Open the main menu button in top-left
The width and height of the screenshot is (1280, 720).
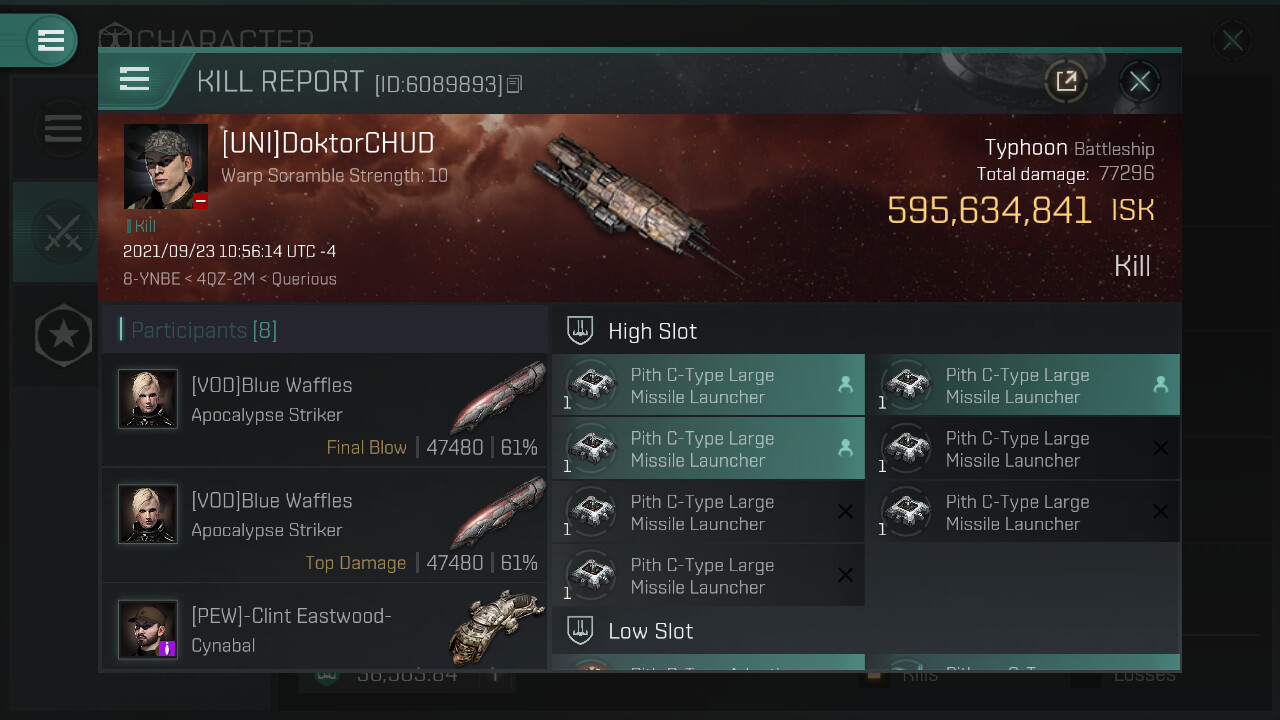48,41
